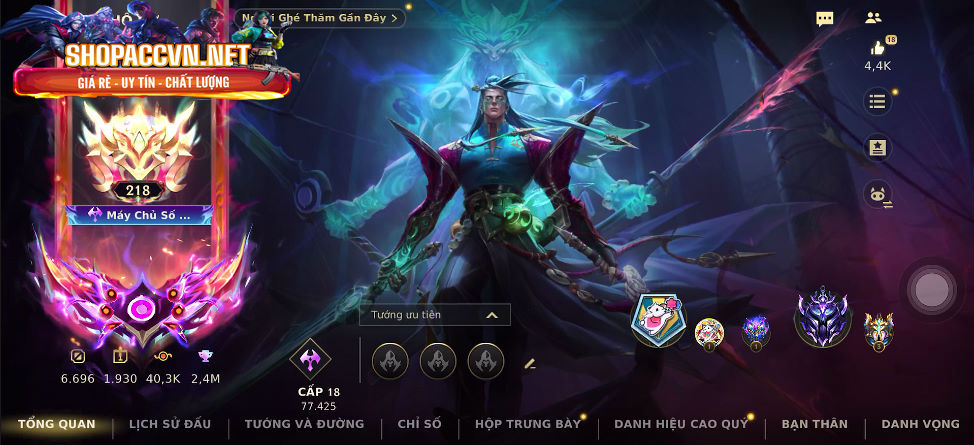
Task: Like the profile with the thumbs-up
Action: 877,48
